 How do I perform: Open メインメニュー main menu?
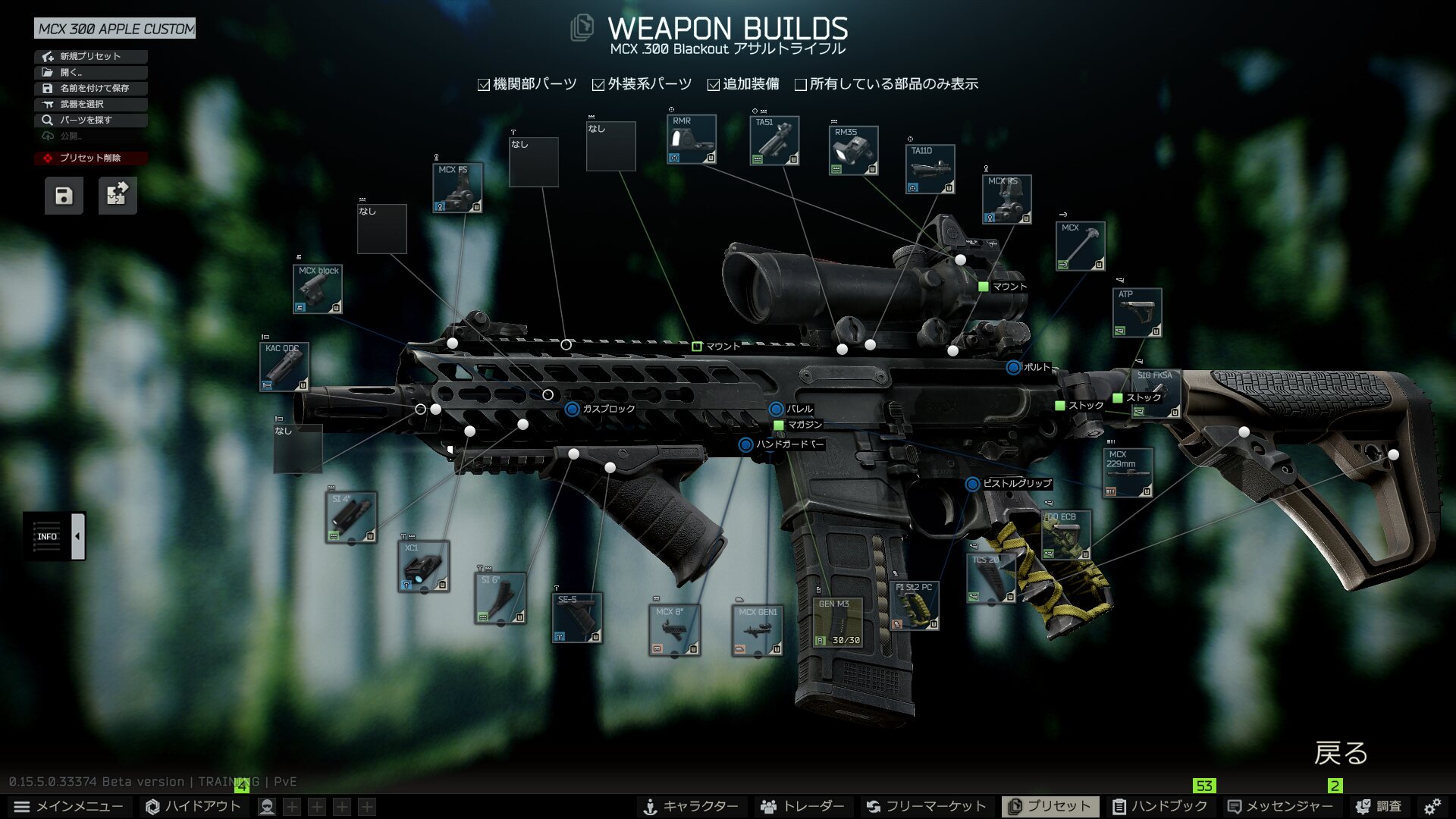(x=68, y=806)
